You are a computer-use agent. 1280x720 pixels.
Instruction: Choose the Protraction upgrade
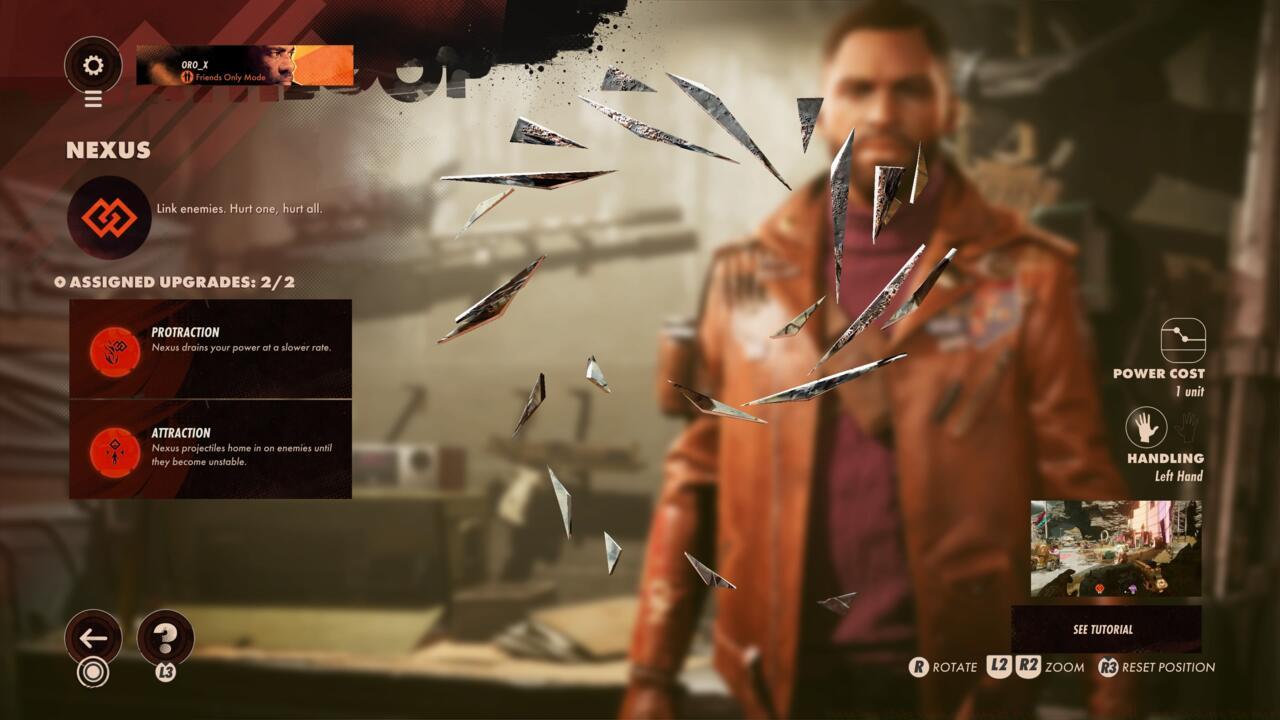pyautogui.click(x=210, y=349)
